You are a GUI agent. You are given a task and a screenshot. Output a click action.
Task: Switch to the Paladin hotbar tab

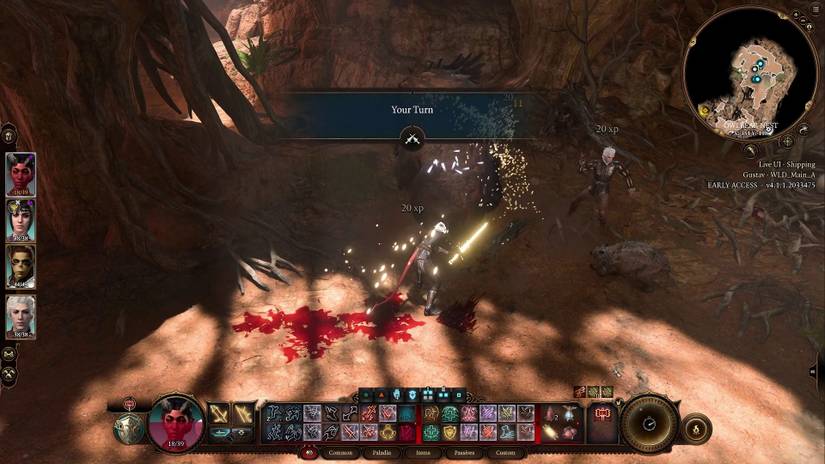379,451
